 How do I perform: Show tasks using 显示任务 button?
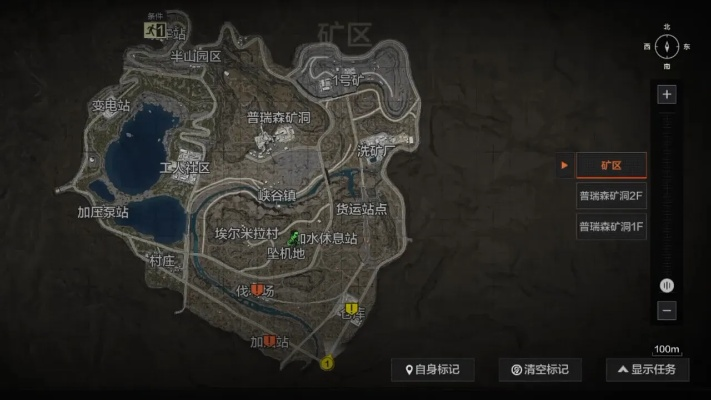click(x=647, y=370)
